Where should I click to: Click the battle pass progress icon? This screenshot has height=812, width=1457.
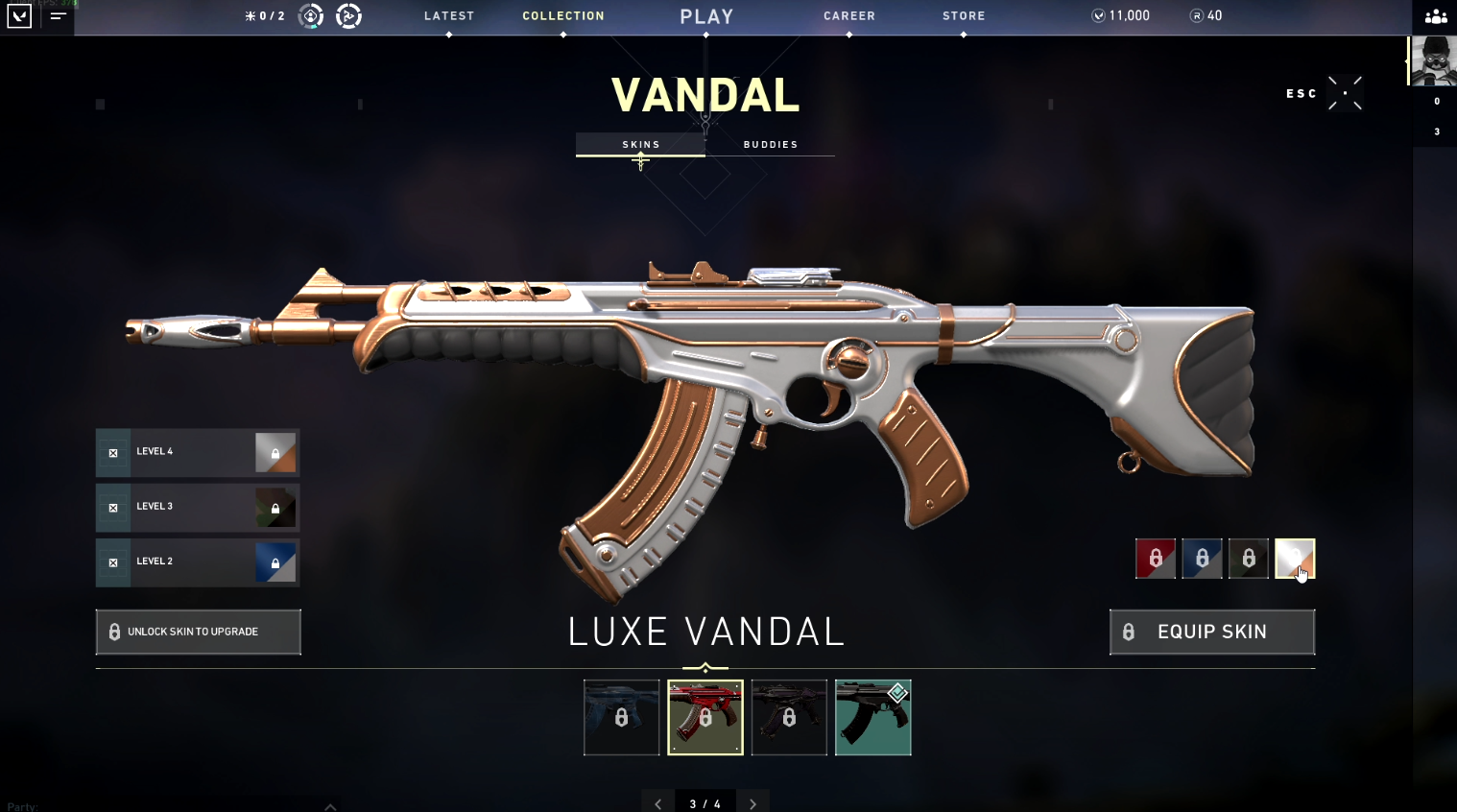(348, 15)
